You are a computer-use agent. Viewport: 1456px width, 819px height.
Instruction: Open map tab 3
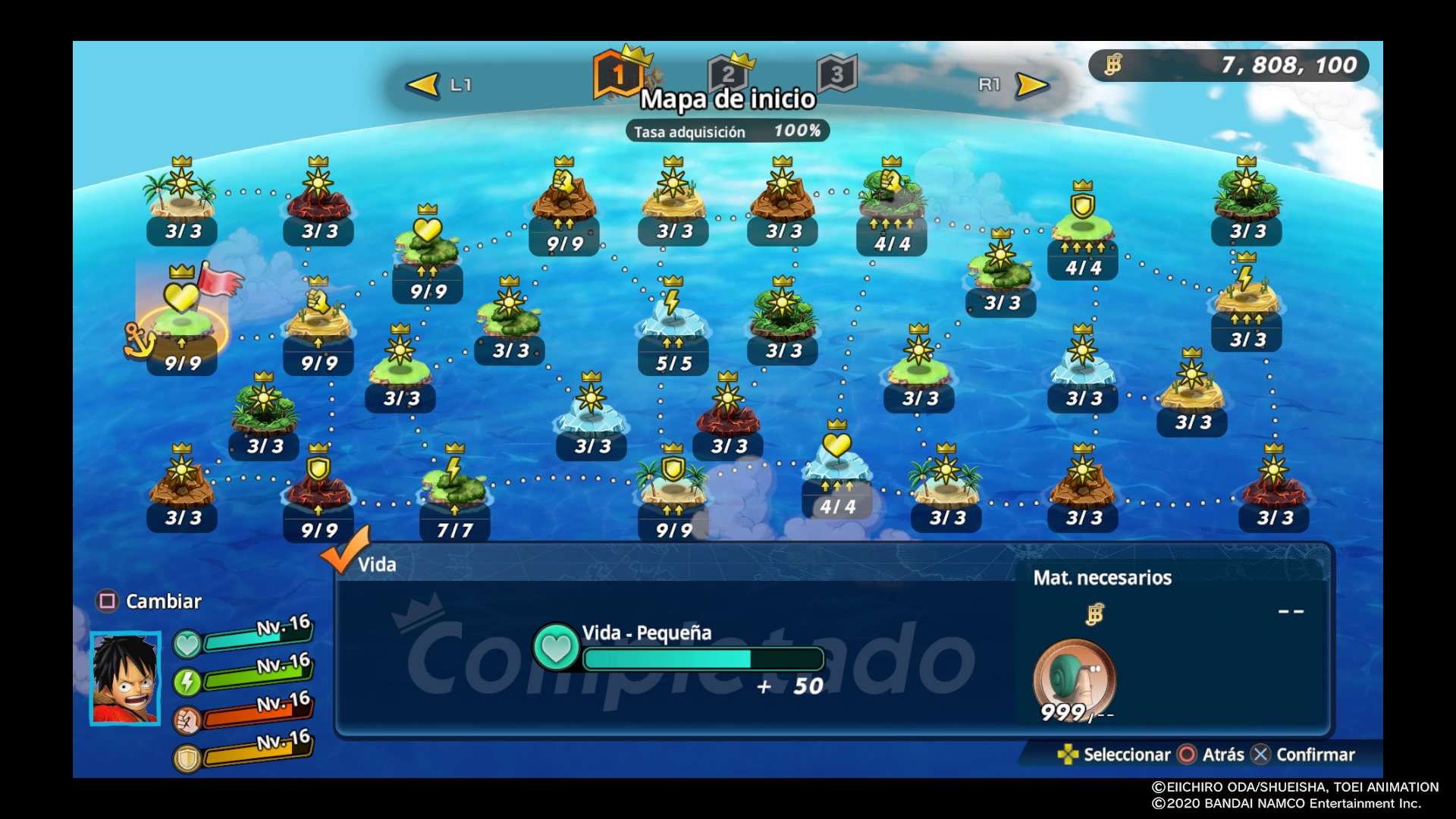pyautogui.click(x=836, y=74)
